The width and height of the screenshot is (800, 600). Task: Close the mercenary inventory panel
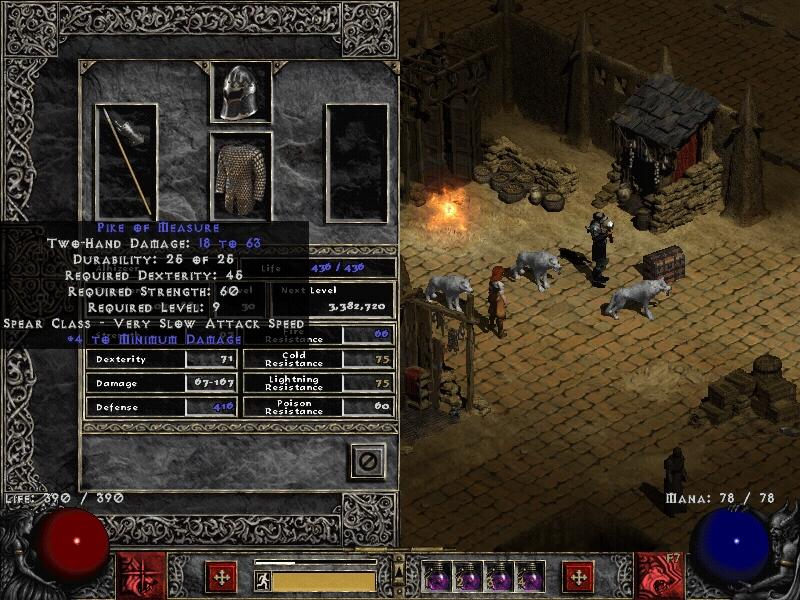coord(367,461)
